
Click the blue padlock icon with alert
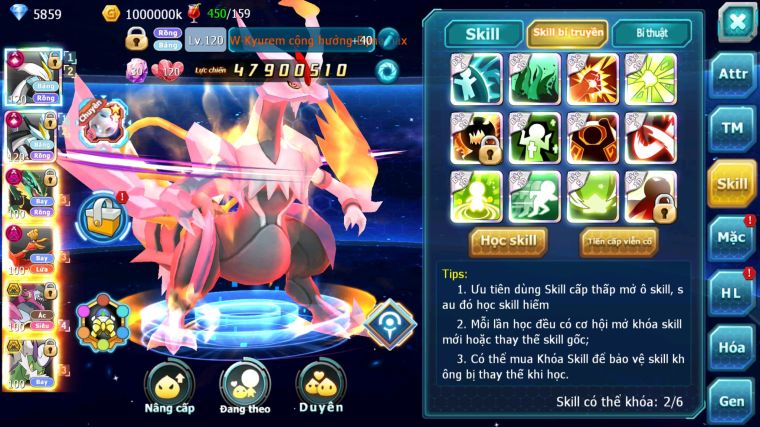click(x=100, y=212)
